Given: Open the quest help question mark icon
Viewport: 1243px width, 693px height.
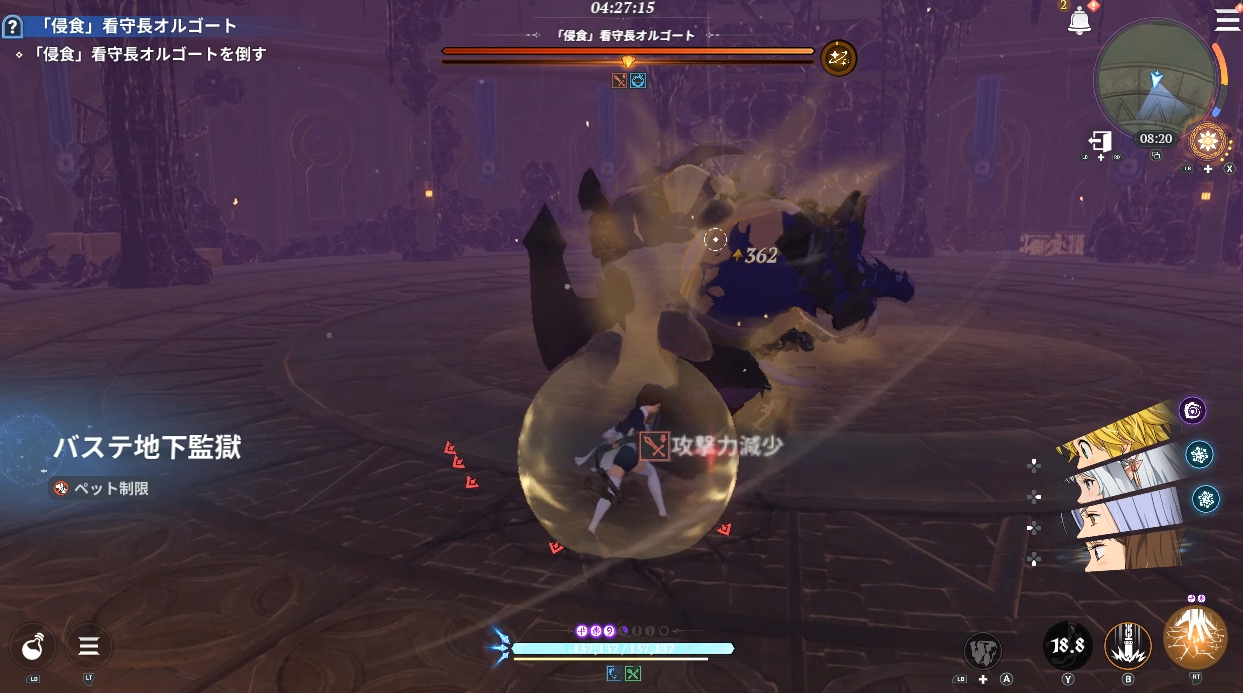Looking at the screenshot, I should pos(13,27).
